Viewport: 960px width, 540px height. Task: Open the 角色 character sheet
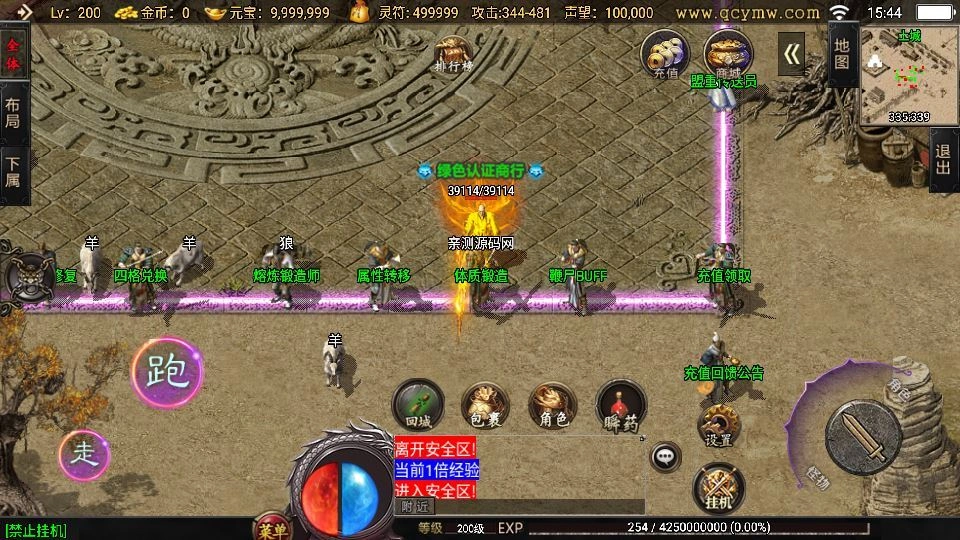(553, 405)
